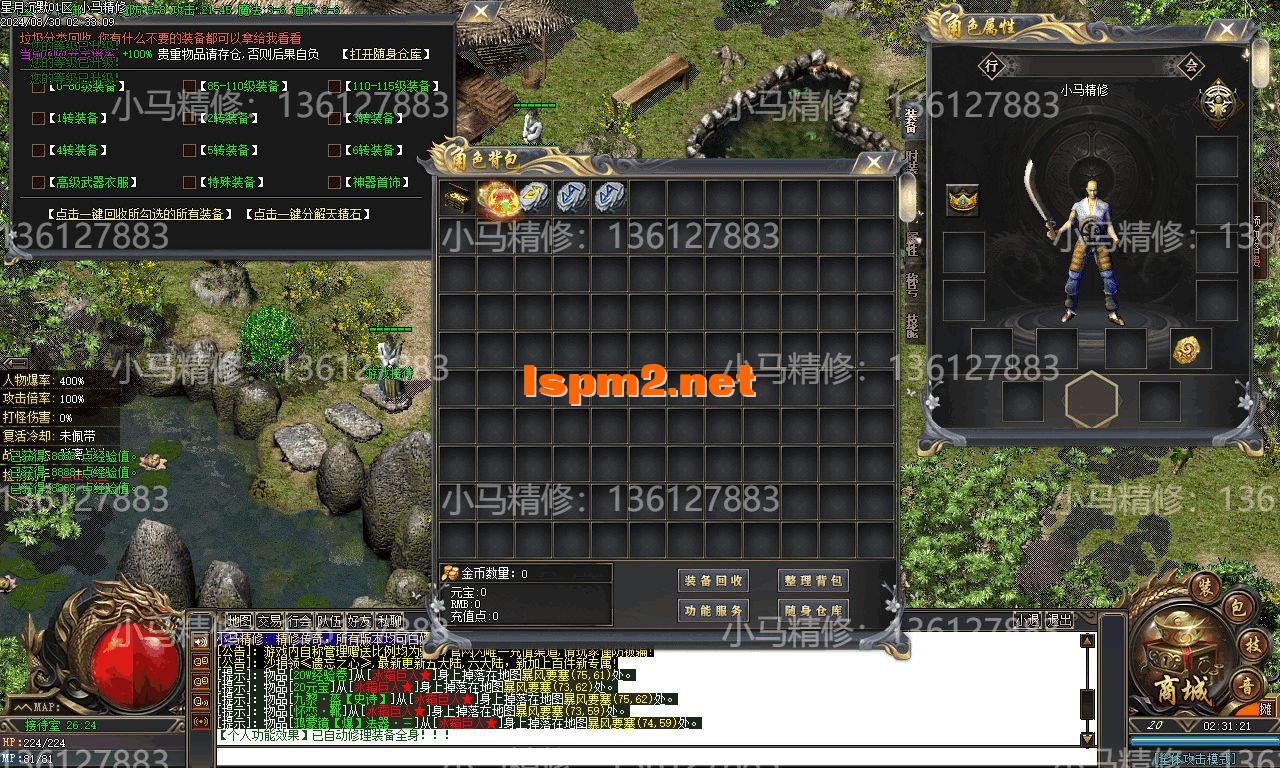Image resolution: width=1280 pixels, height=768 pixels.
Task: Click the red gourd potion in the backpack
Action: click(x=497, y=196)
